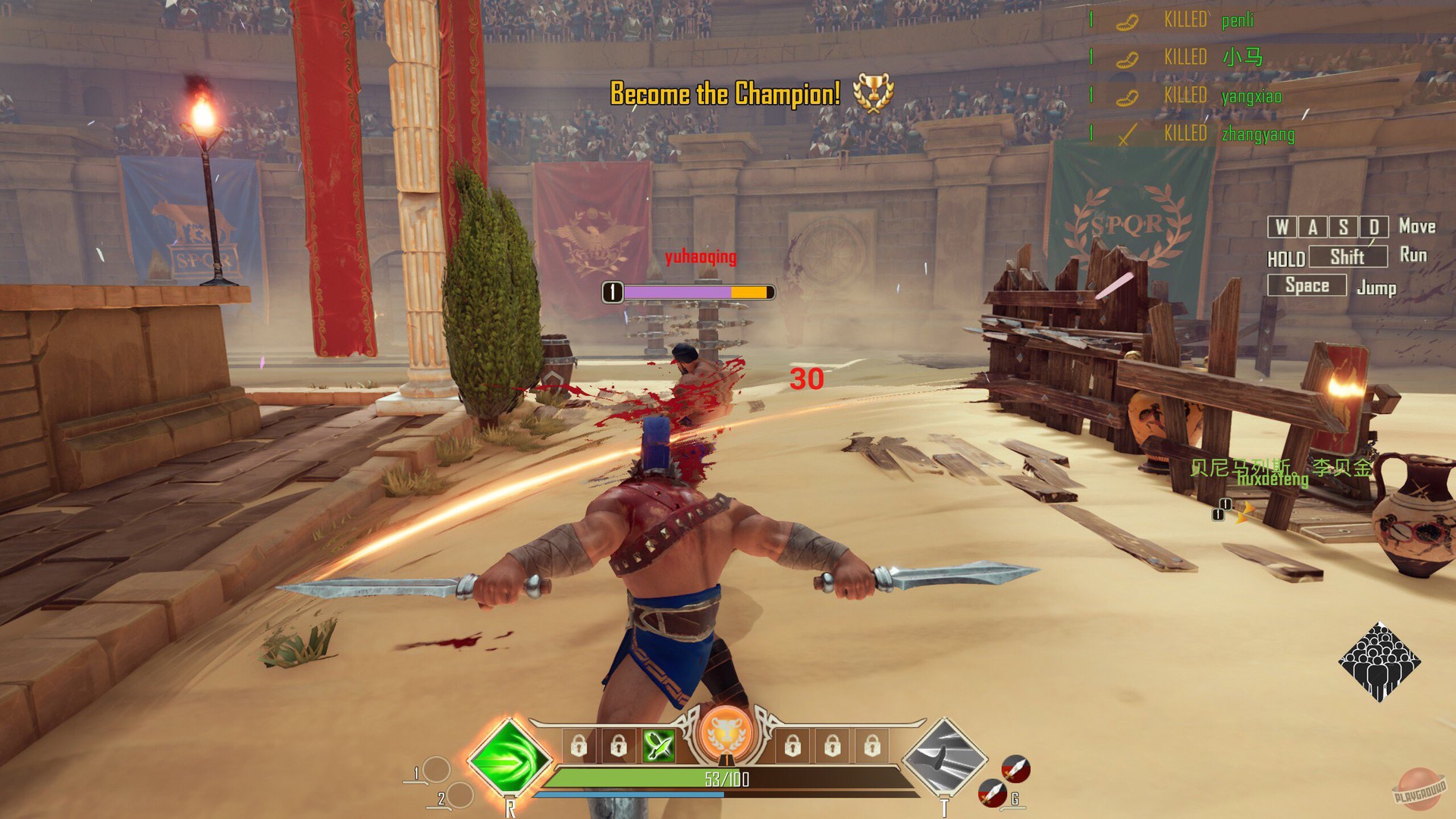Click the sausage weapon icon beside penli's kill entry
1456x819 pixels.
[1127, 22]
